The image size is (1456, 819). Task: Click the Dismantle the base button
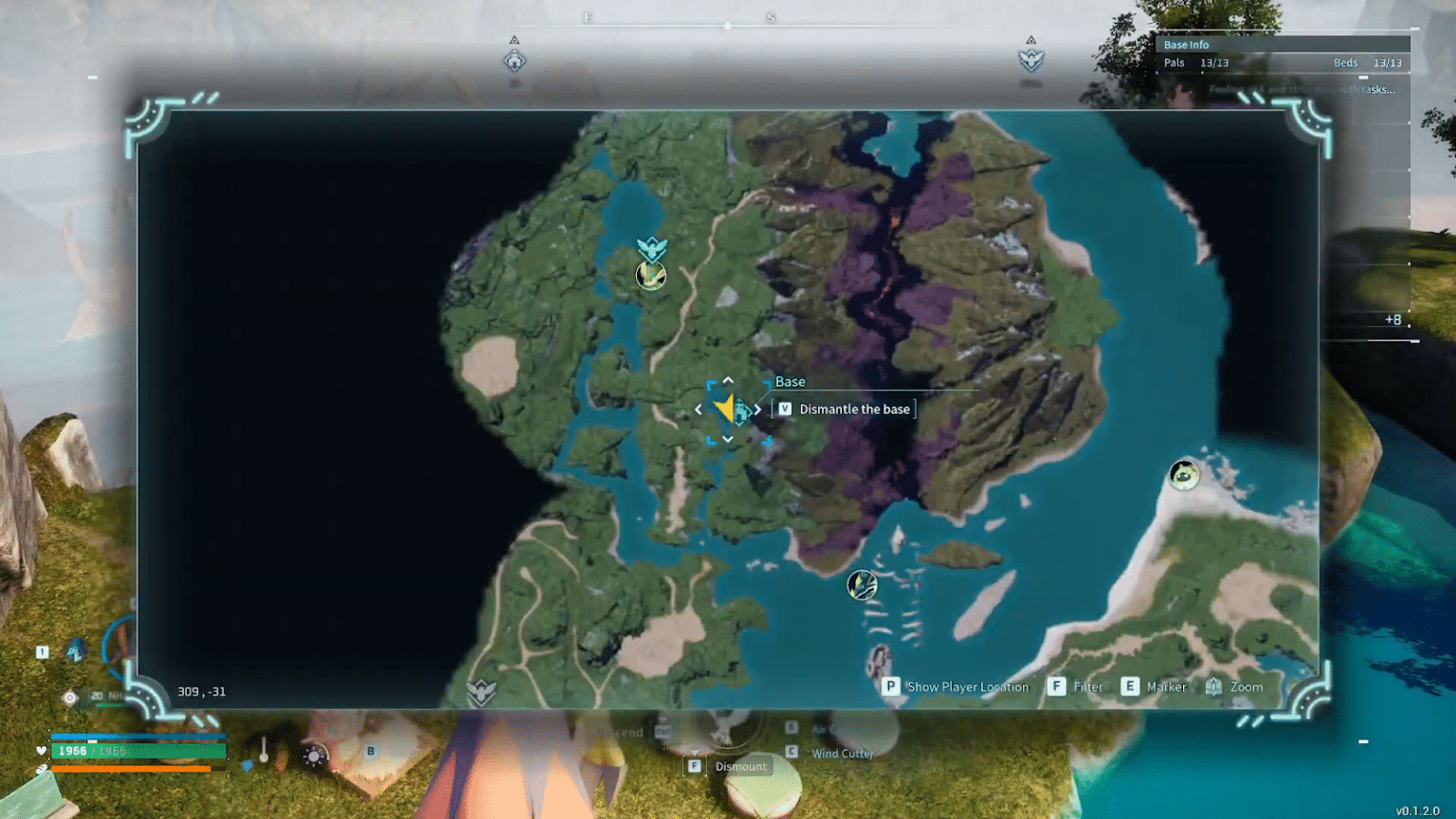point(845,409)
